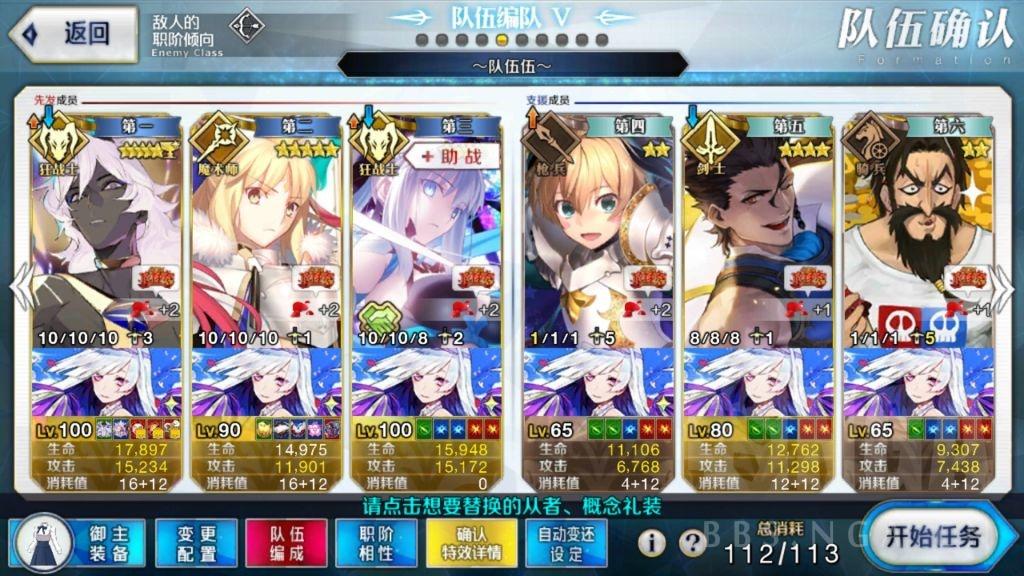The width and height of the screenshot is (1024, 576).
Task: Select the fifth slot Saber servant card
Action: (x=757, y=230)
